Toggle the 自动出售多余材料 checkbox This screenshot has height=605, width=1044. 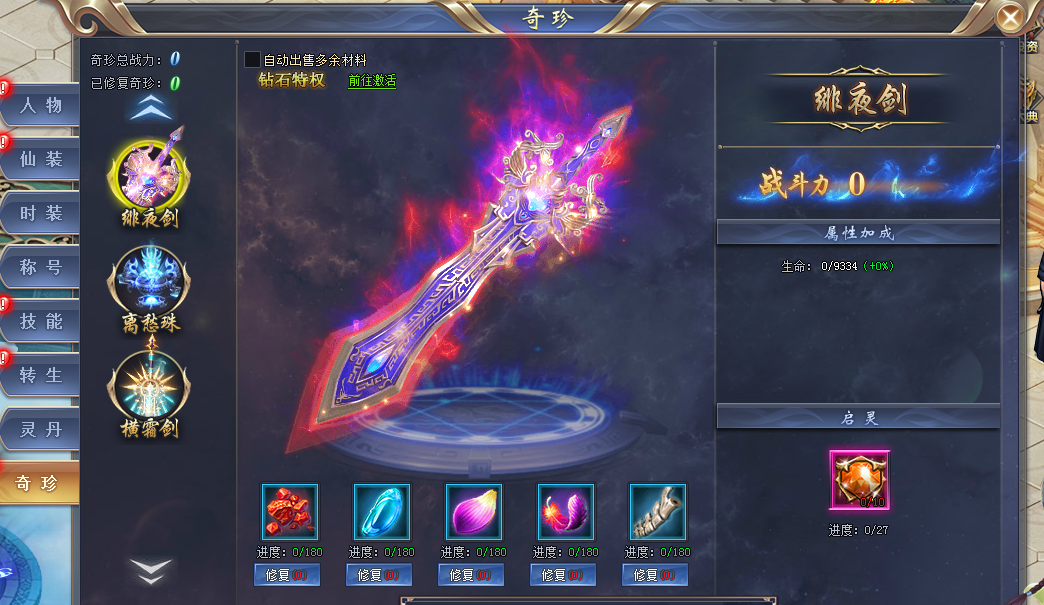pos(252,60)
